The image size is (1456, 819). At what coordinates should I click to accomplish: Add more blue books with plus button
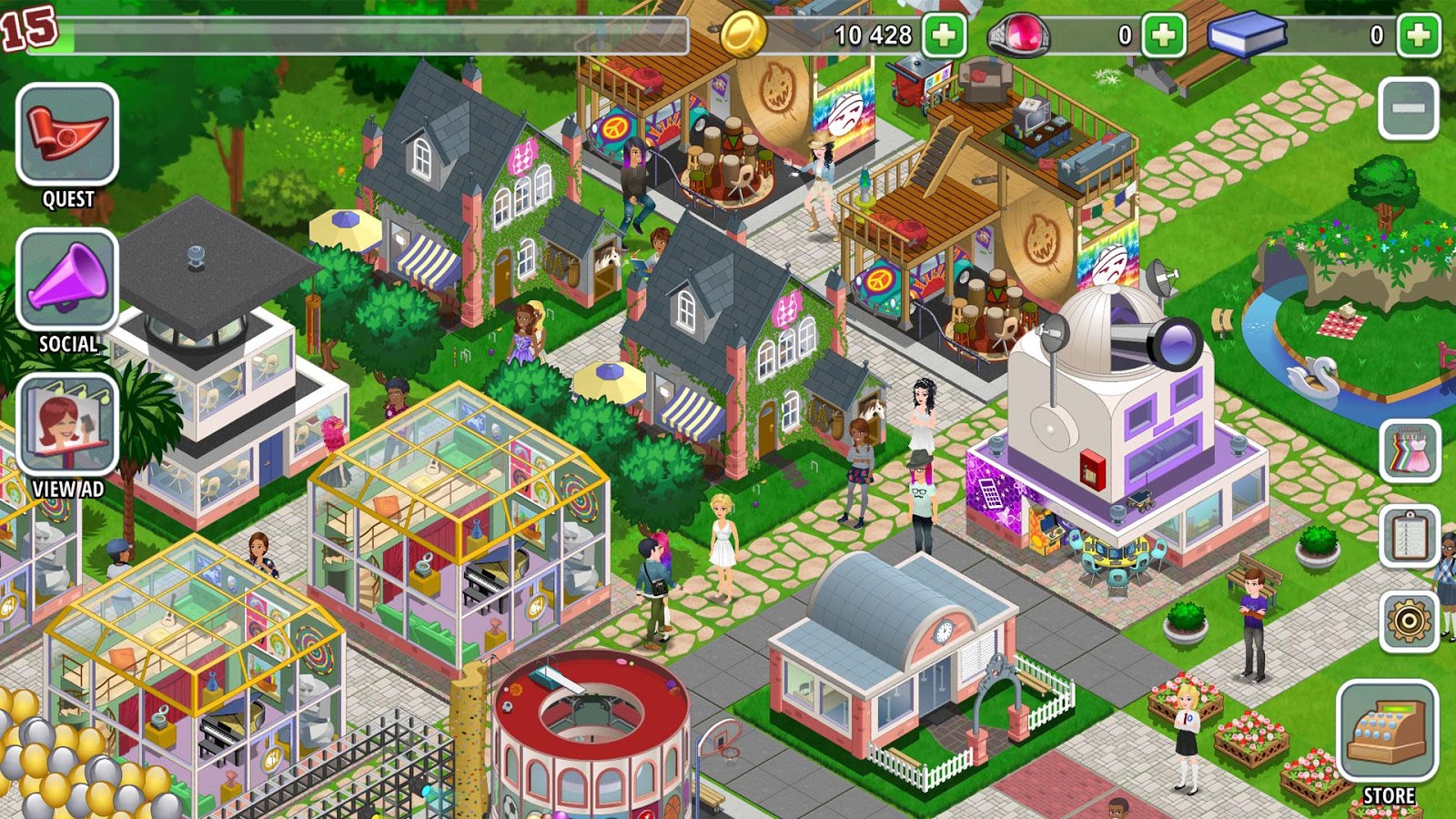pyautogui.click(x=1418, y=35)
